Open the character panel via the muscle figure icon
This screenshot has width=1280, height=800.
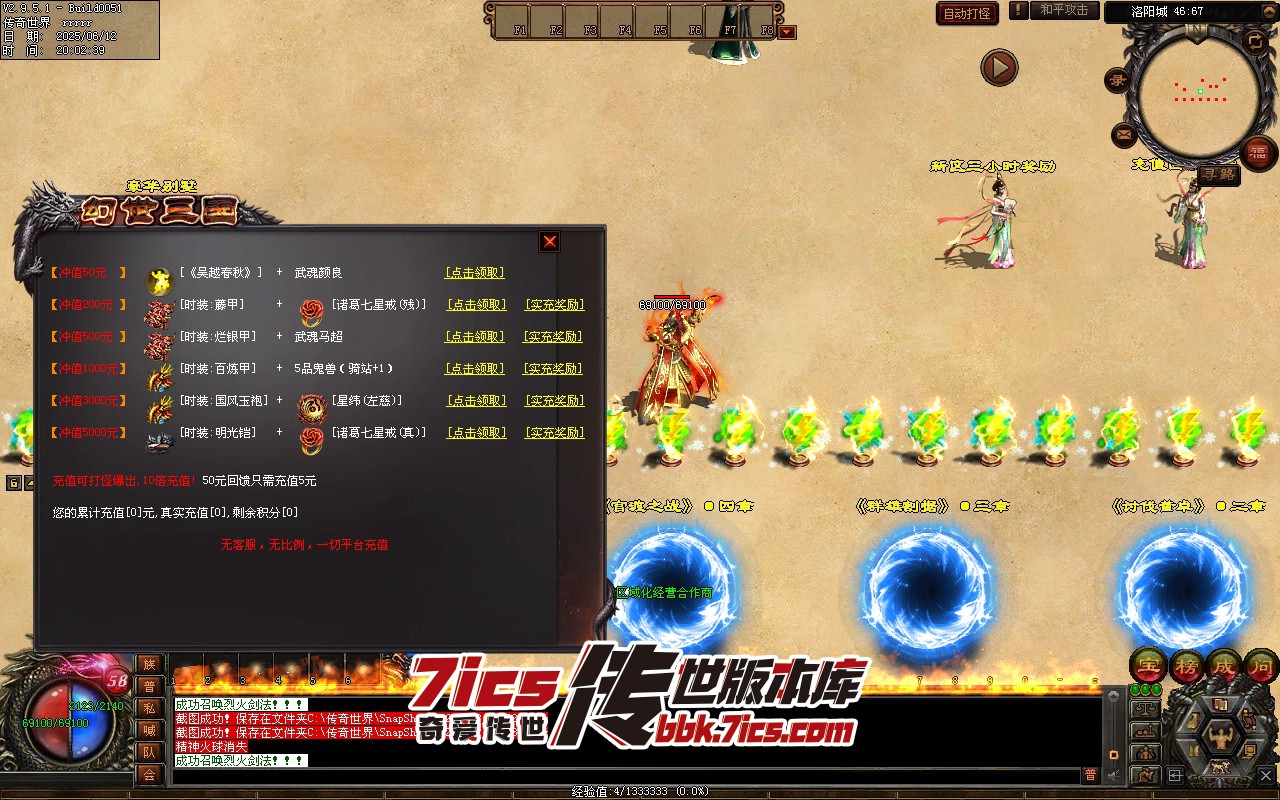pyautogui.click(x=1220, y=738)
